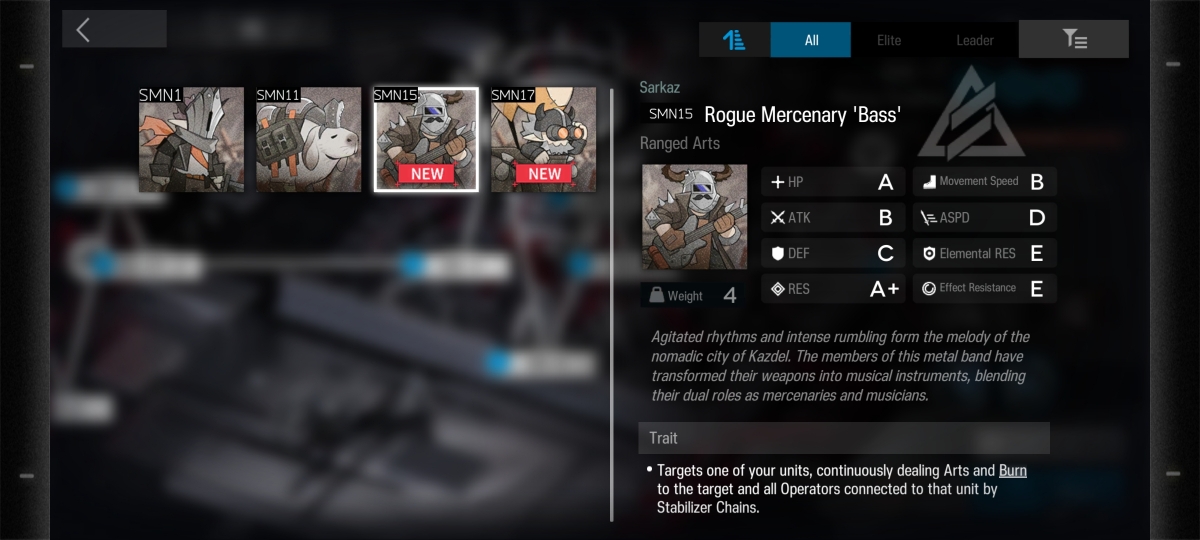Screen dimensions: 1200x540
Task: Switch to the All tab
Action: coord(811,40)
